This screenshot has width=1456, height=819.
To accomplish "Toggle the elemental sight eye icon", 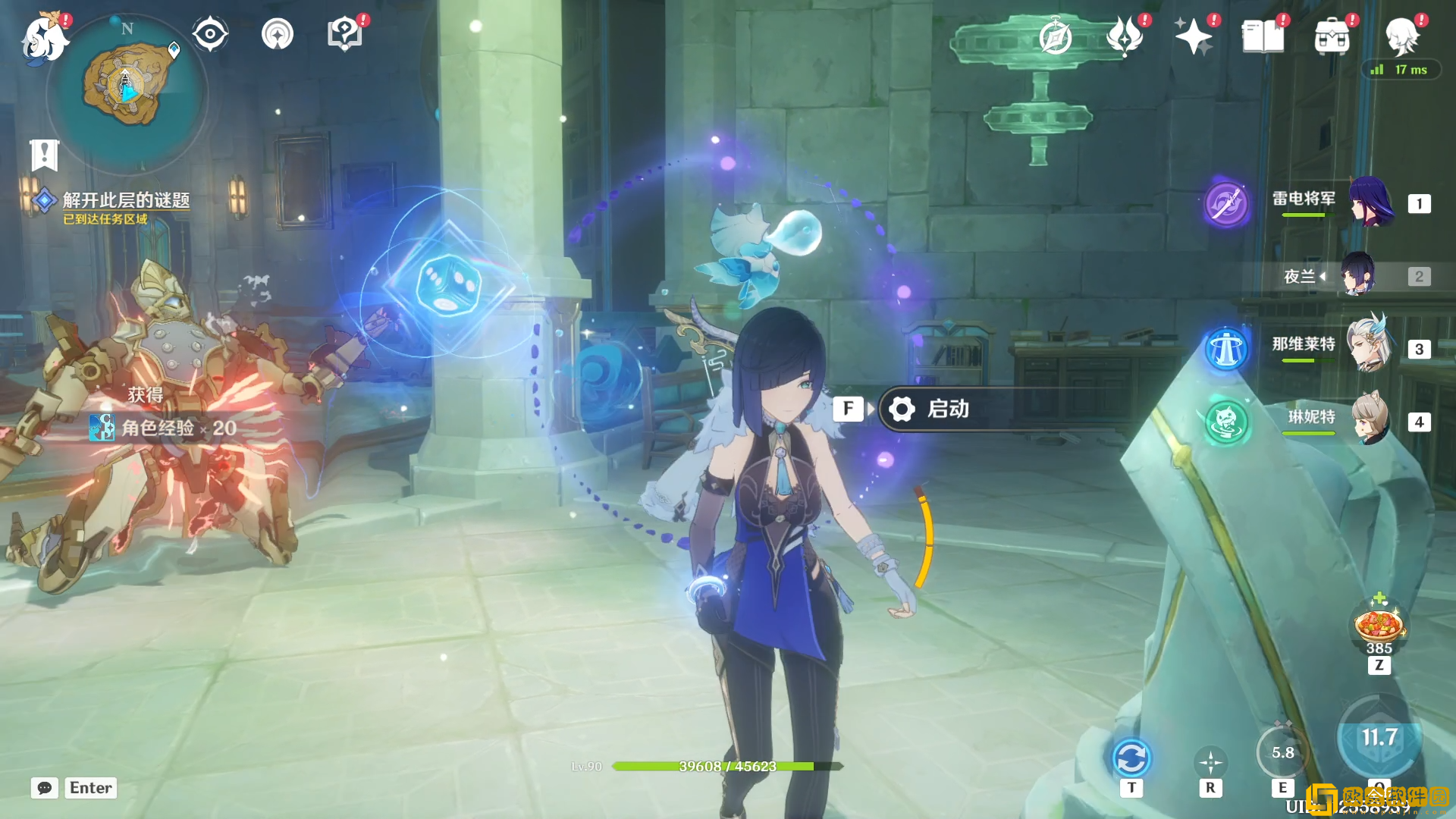I will click(x=210, y=34).
